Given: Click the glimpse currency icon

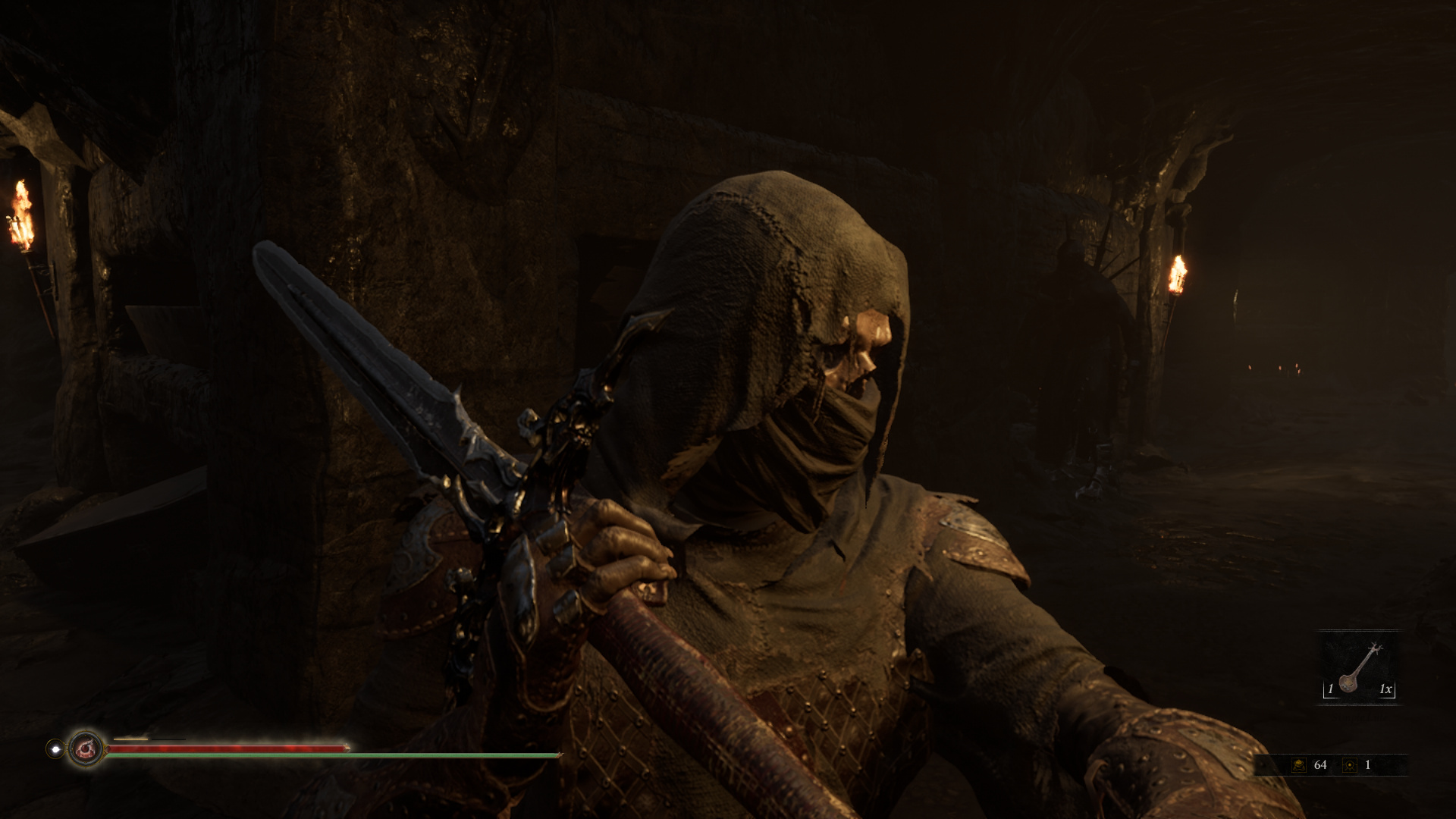Looking at the screenshot, I should pyautogui.click(x=1349, y=765).
